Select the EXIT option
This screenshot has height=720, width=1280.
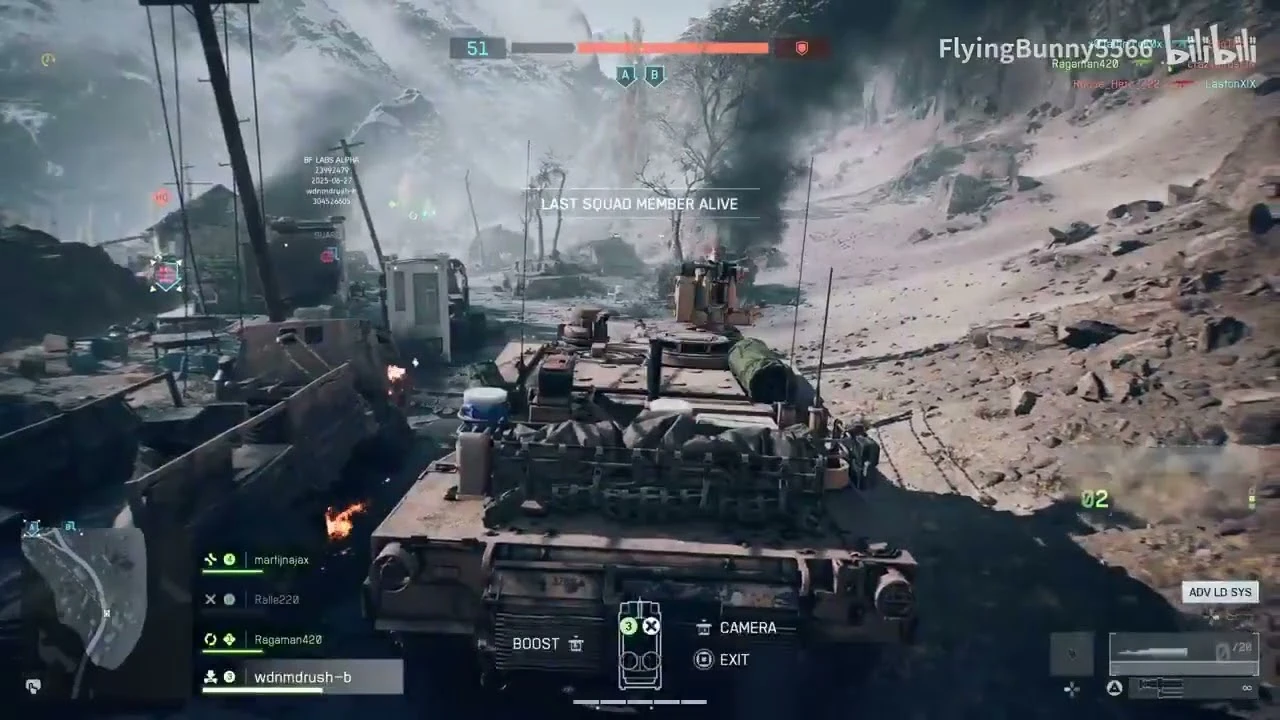(x=733, y=659)
